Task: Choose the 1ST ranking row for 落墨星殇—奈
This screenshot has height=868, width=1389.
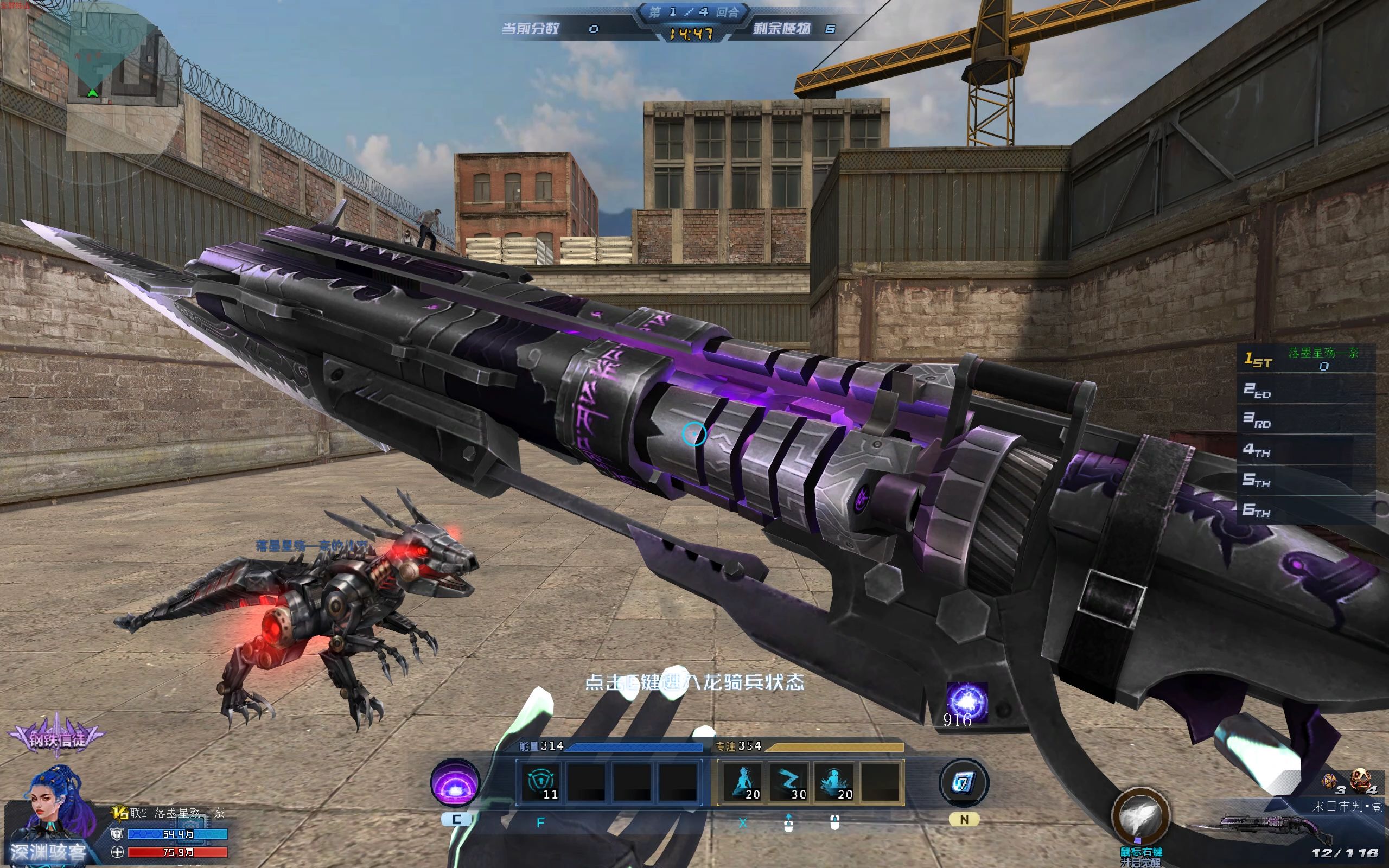Action: (x=1307, y=359)
